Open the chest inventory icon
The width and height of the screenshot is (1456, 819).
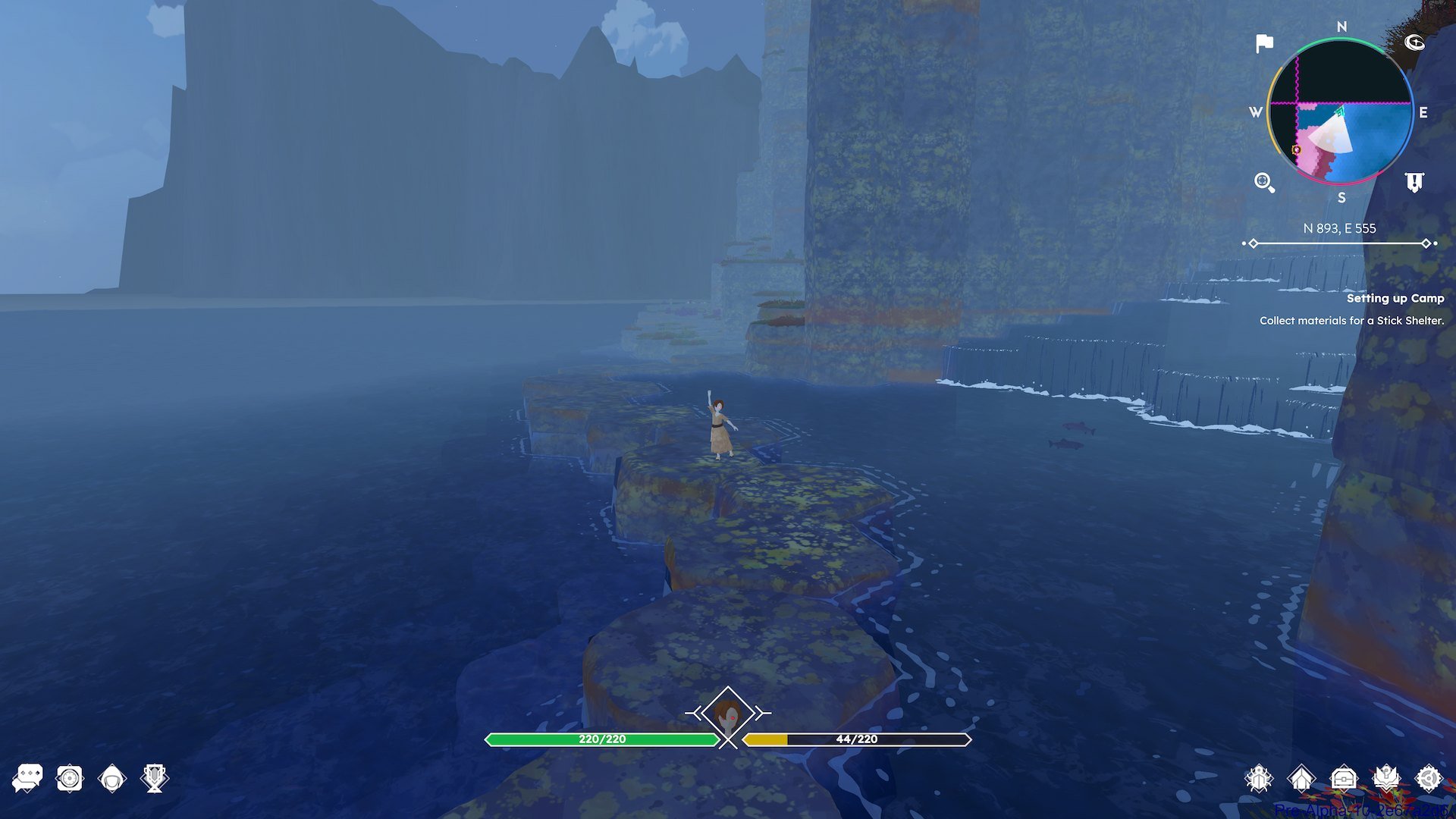coord(1344,779)
